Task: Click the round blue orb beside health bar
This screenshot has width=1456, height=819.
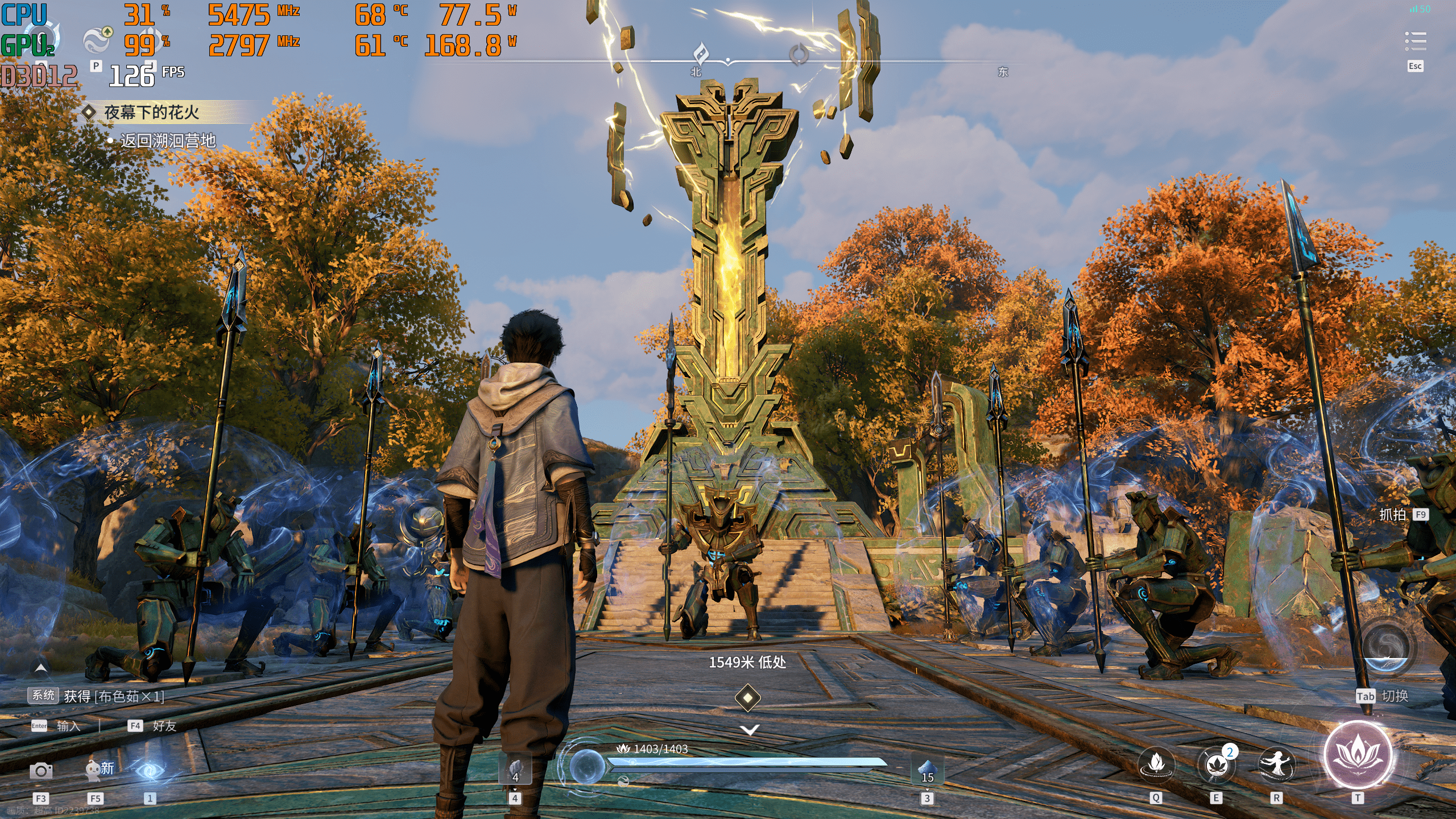Action: point(588,766)
